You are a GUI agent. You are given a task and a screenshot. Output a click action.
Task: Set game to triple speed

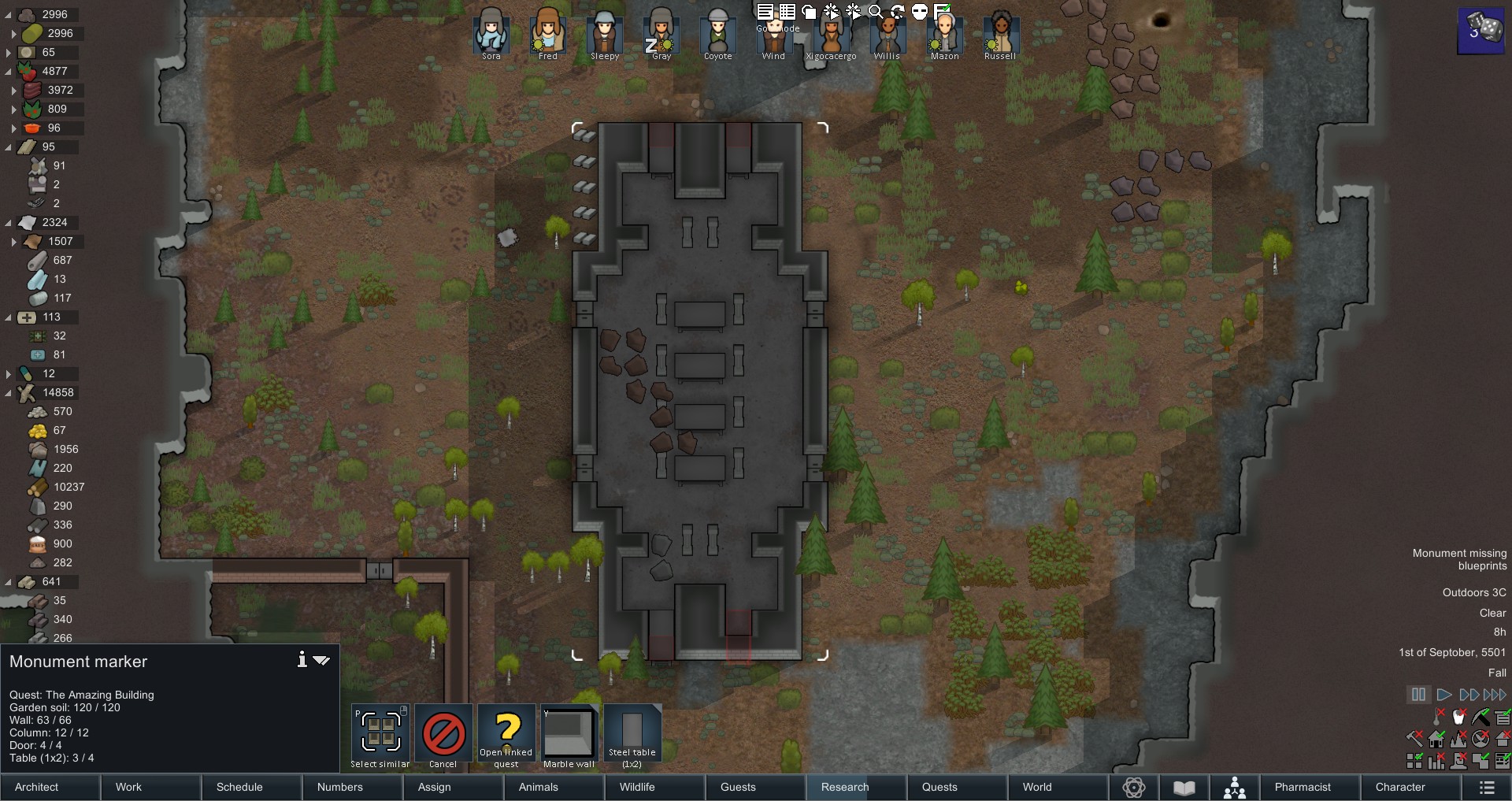coord(1495,695)
